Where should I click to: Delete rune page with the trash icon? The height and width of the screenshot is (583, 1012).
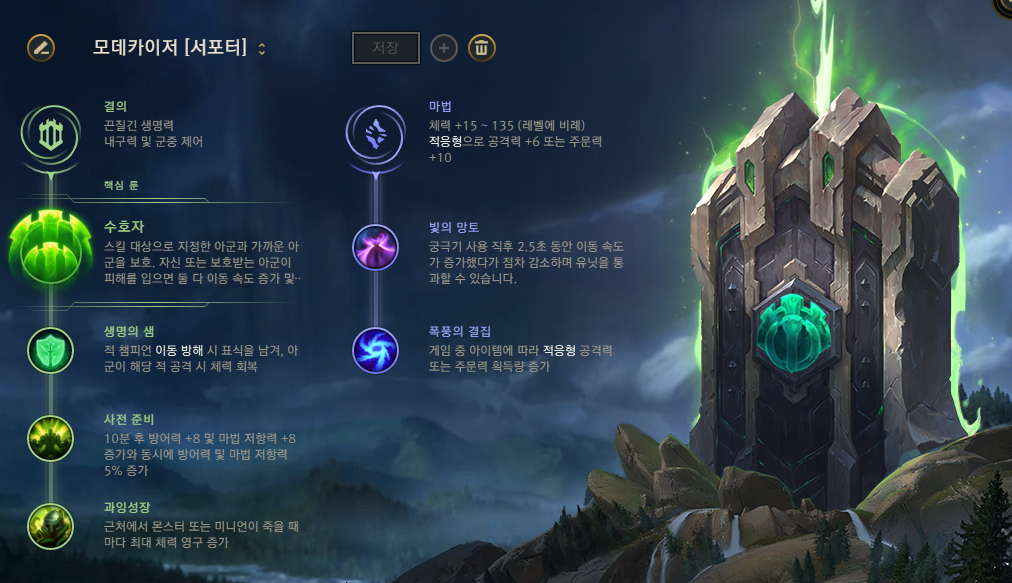click(482, 47)
